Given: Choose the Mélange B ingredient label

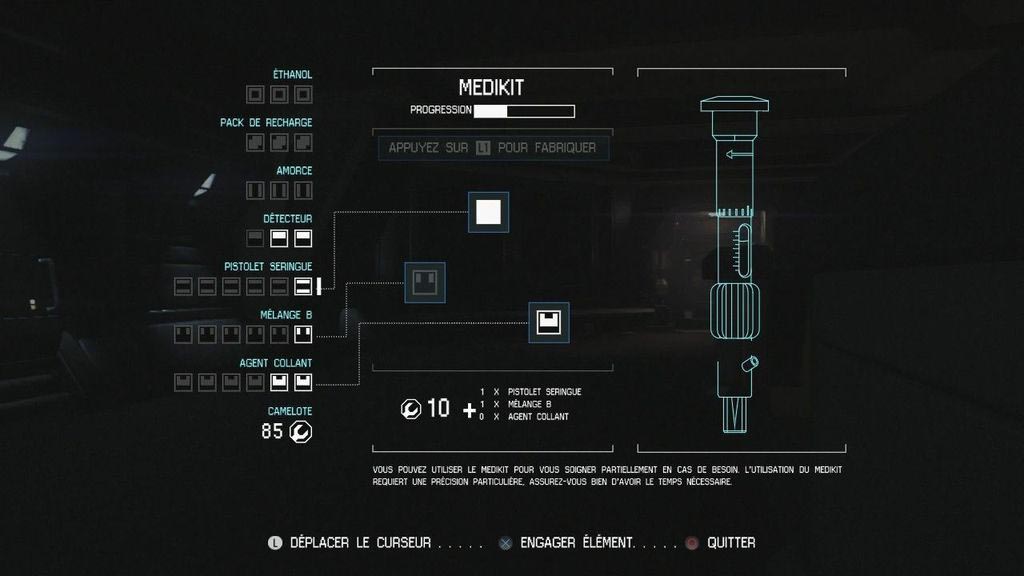Looking at the screenshot, I should click(x=286, y=315).
